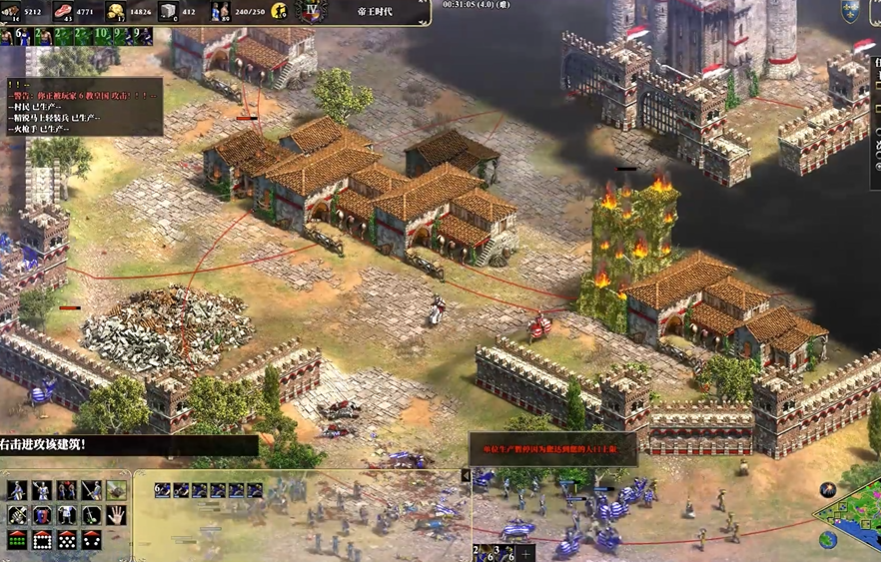Screen dimensions: 881x562
Task: Select the open hand stop command icon
Action: [117, 515]
